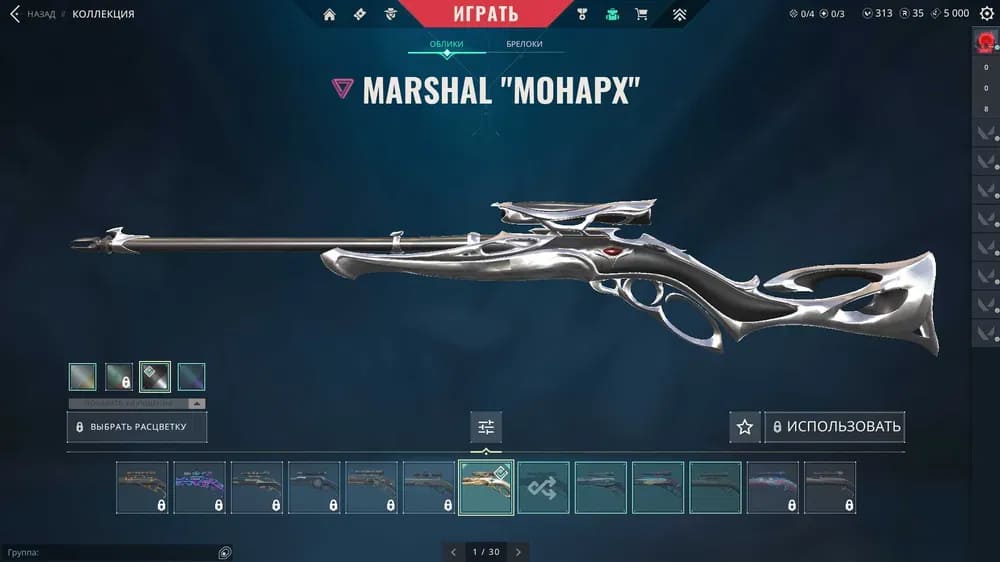
Task: Go to next page of skins
Action: tap(518, 551)
